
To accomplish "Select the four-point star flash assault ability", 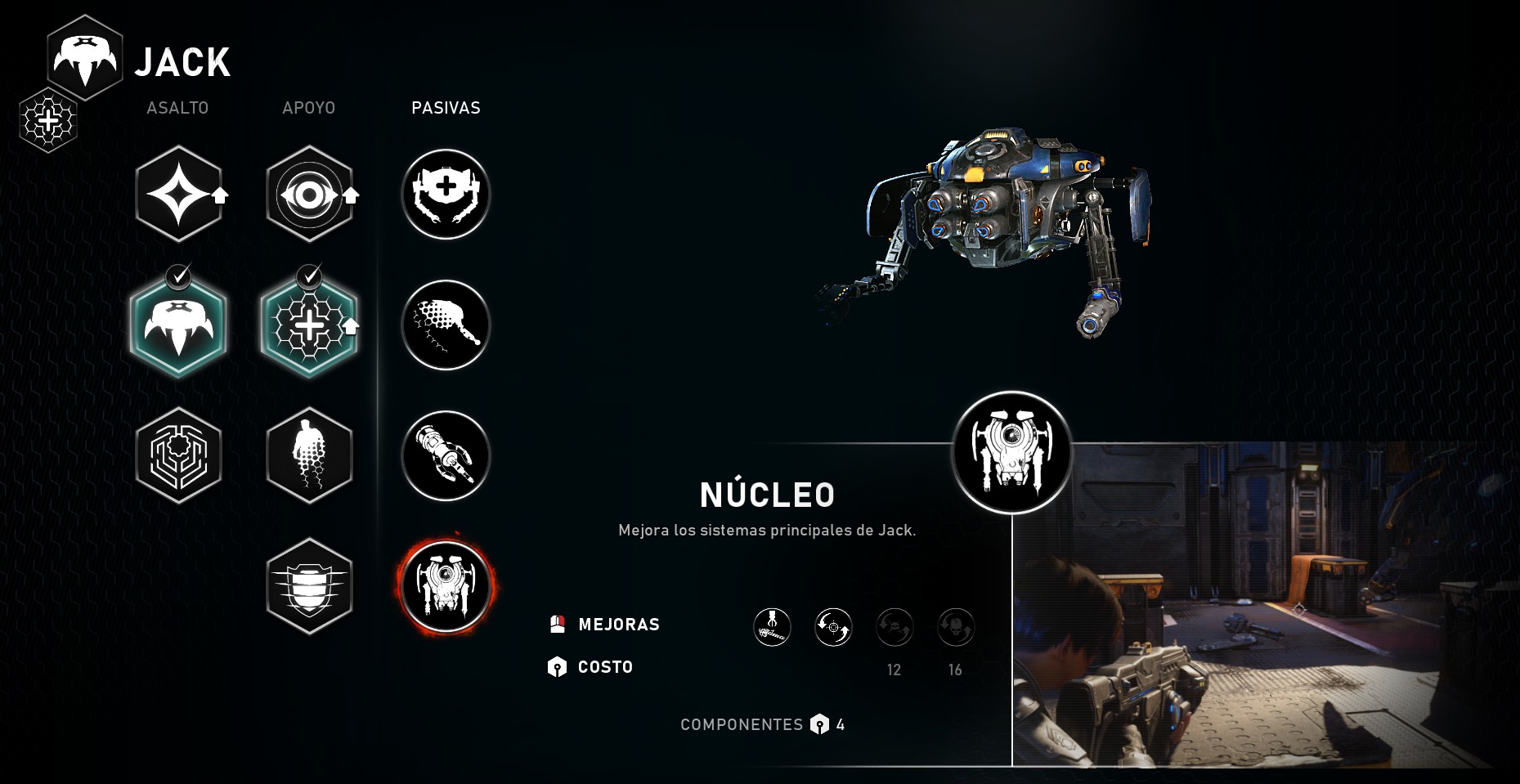I will (178, 195).
